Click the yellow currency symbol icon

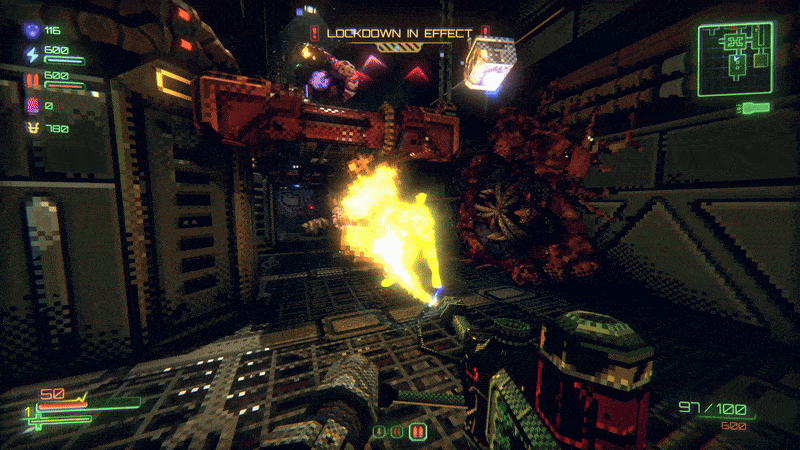(31, 128)
